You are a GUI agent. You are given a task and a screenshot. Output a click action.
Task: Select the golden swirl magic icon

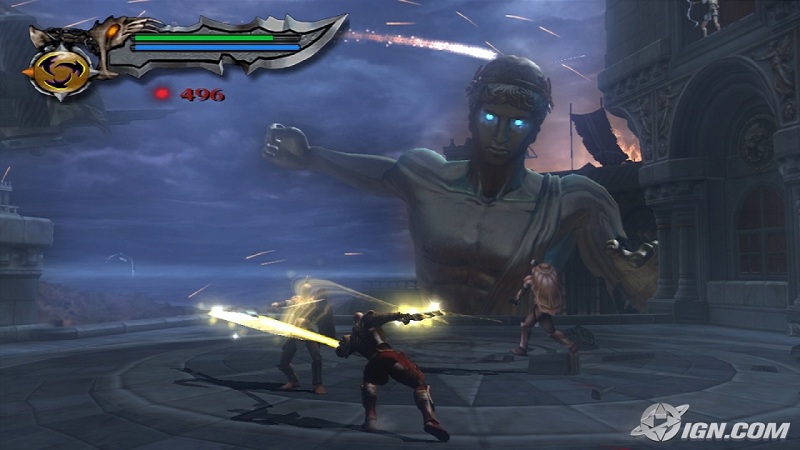59,72
